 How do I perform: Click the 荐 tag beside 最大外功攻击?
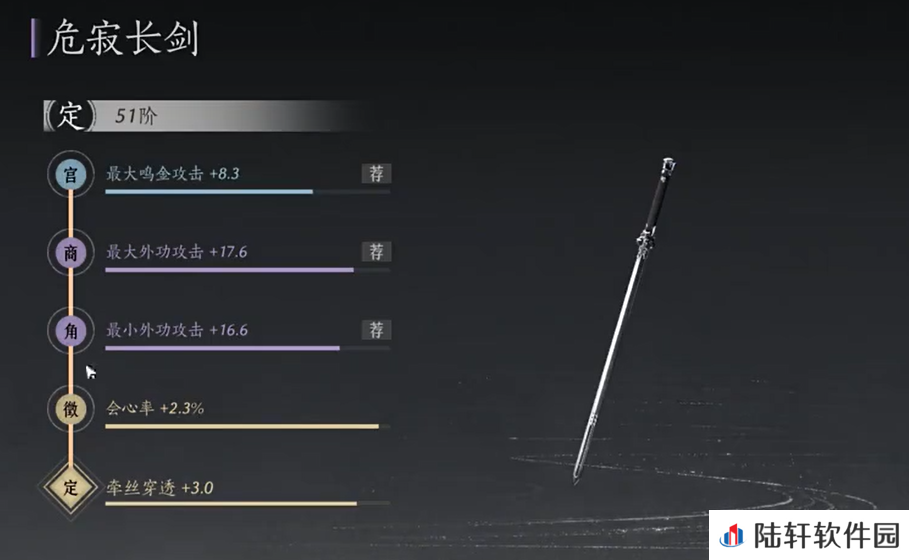pos(376,252)
